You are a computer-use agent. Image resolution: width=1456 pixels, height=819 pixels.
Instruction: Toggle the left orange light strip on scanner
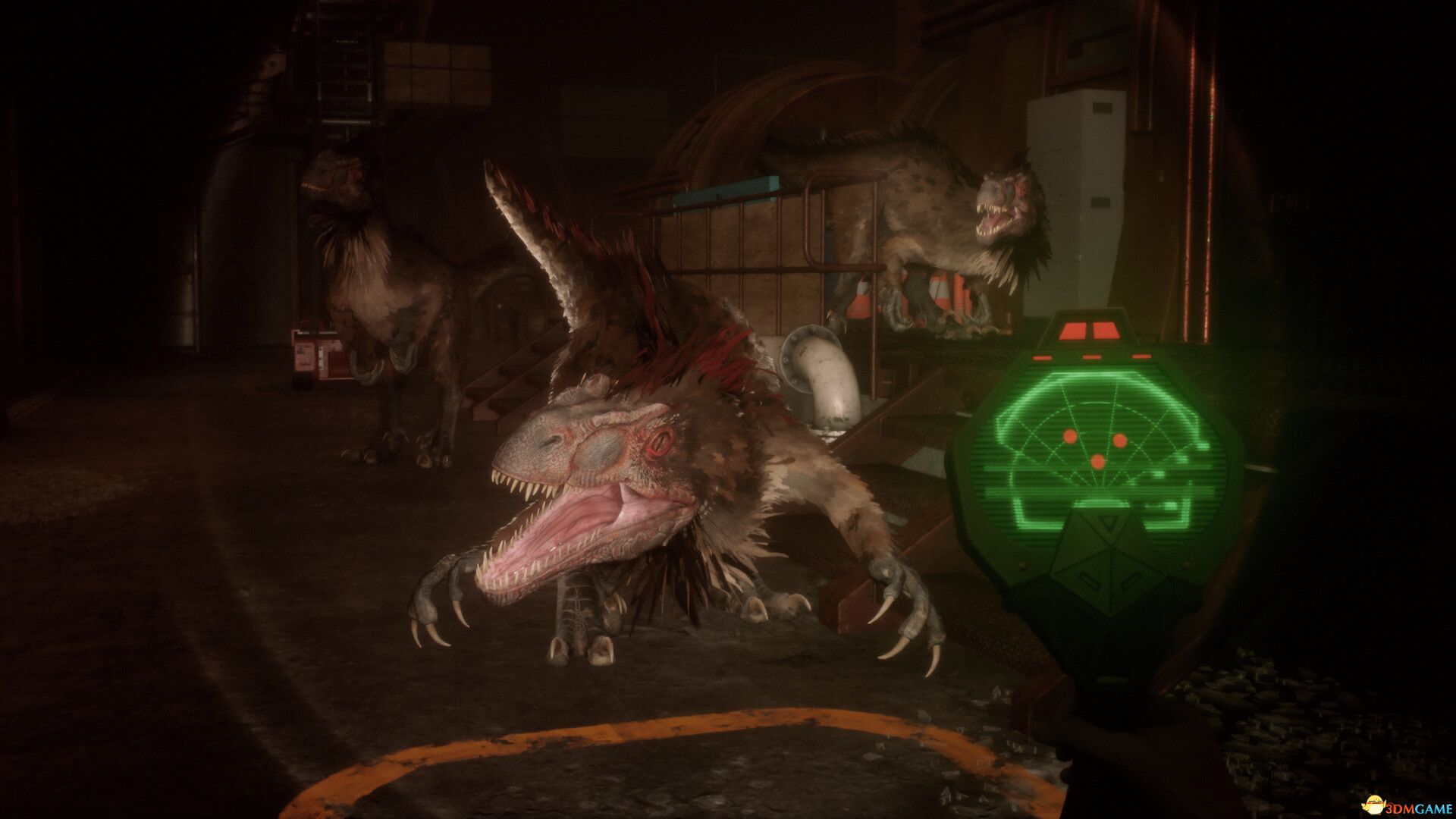coord(1043,359)
